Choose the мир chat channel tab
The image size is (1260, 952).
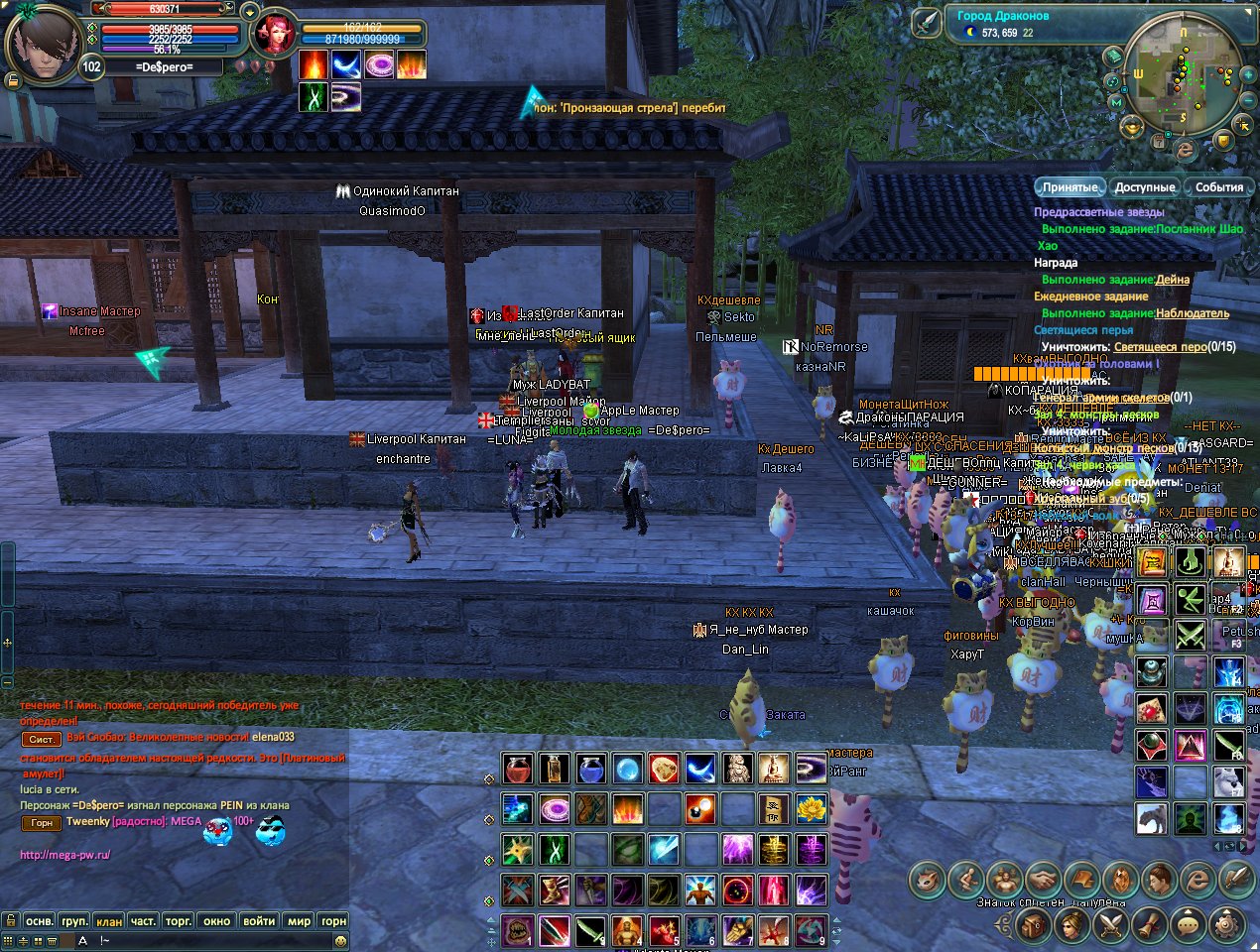tap(299, 921)
